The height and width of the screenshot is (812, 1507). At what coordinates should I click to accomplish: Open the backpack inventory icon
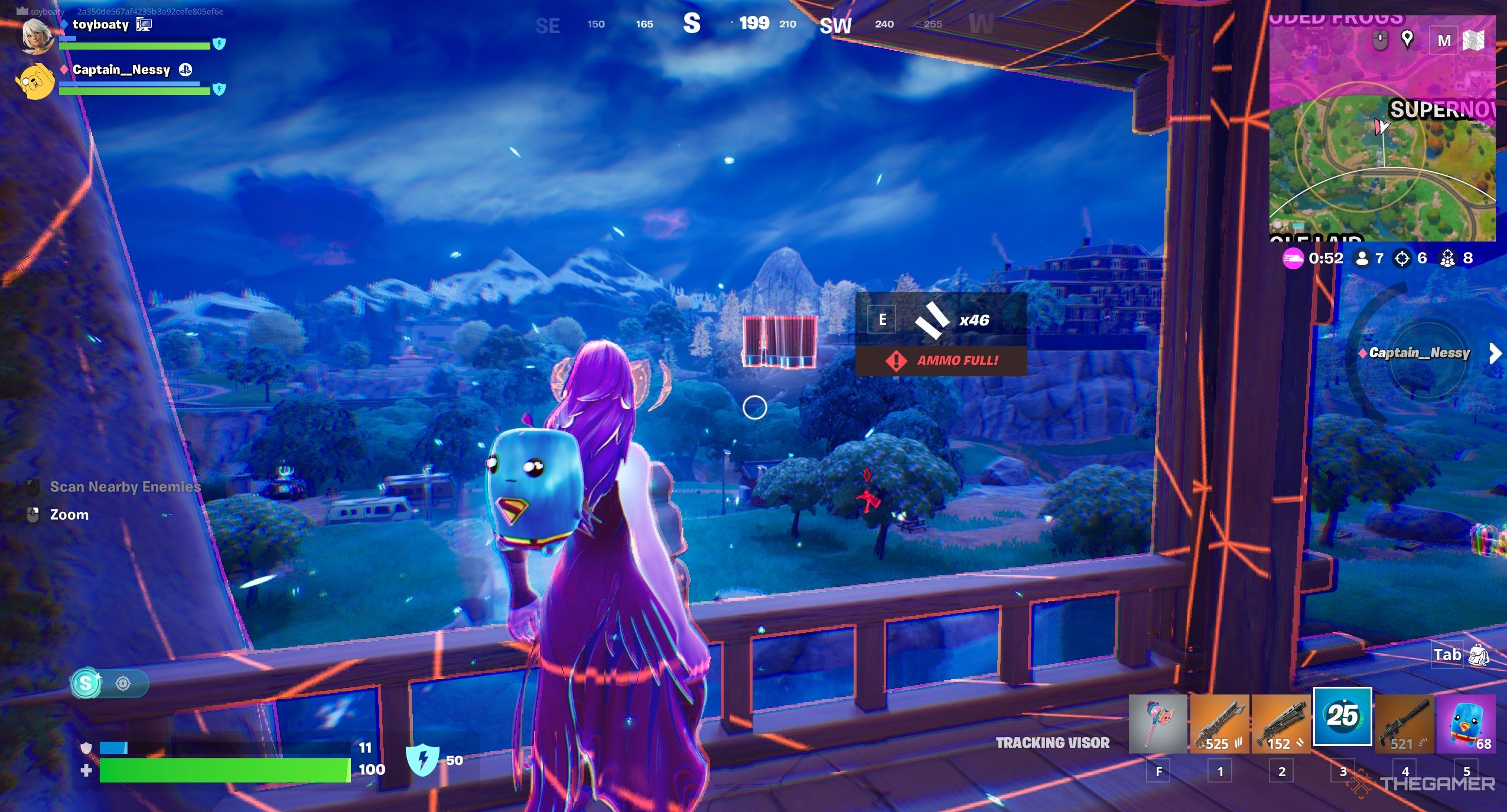1479,655
